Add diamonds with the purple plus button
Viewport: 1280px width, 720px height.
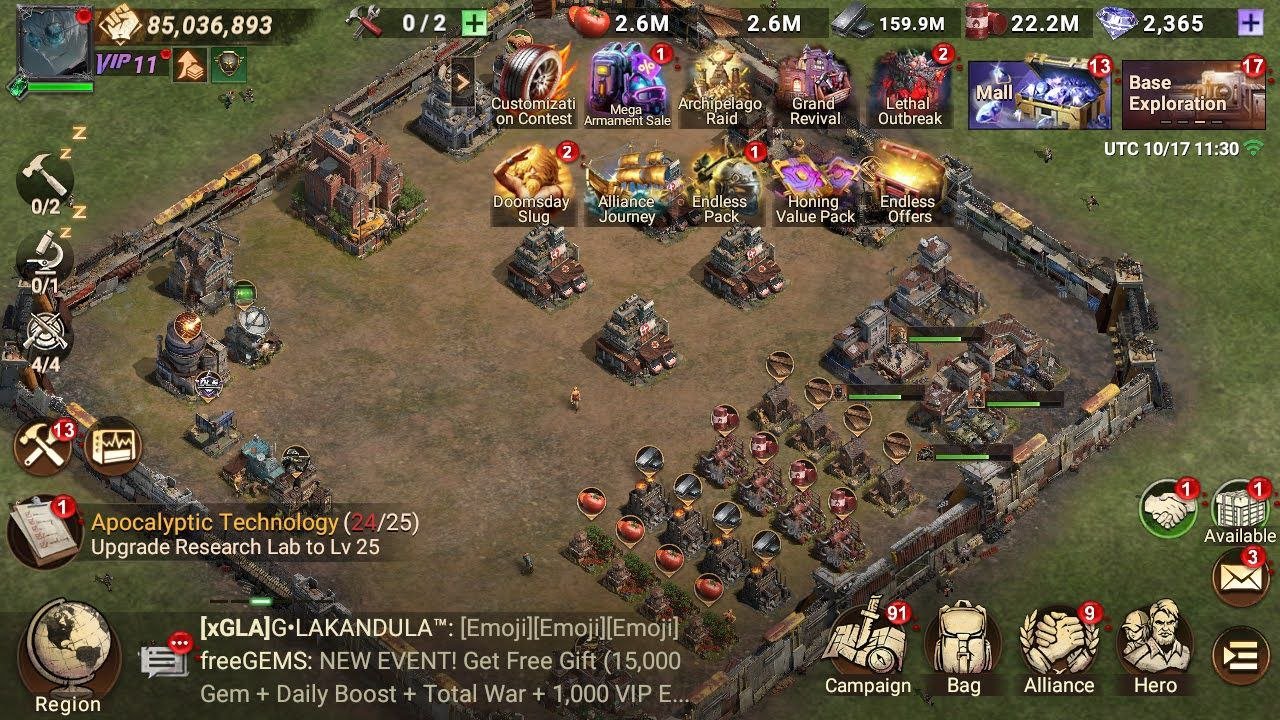(x=1249, y=23)
